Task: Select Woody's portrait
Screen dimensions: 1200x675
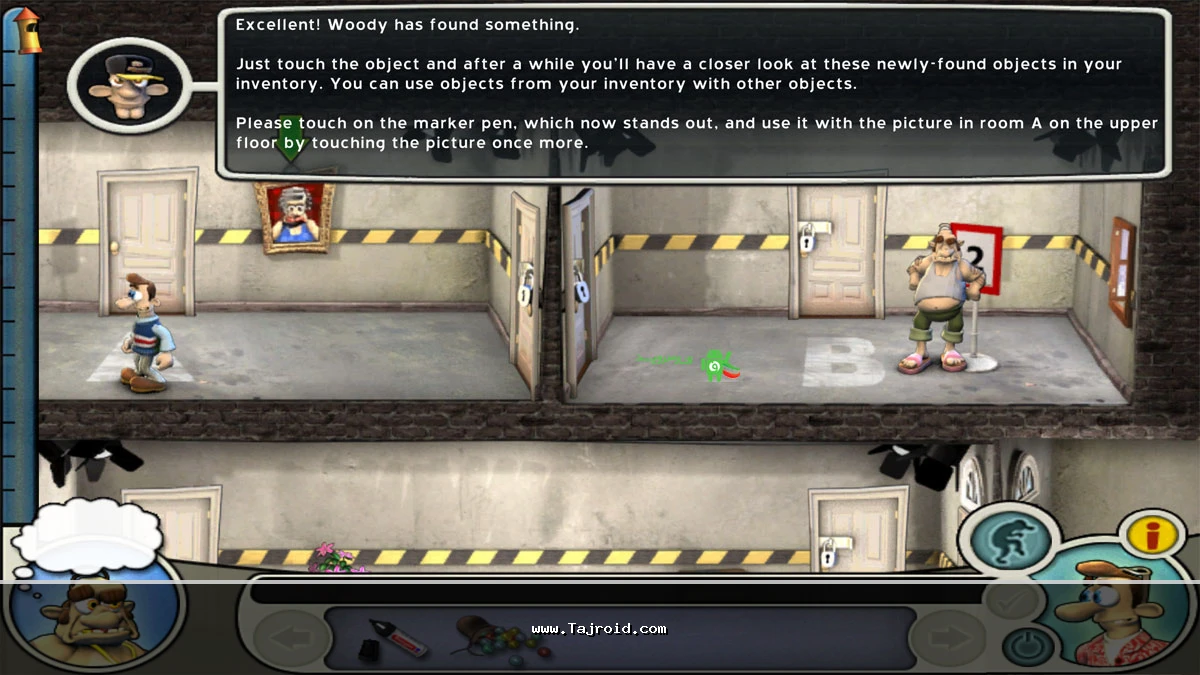Action: coord(1110,617)
